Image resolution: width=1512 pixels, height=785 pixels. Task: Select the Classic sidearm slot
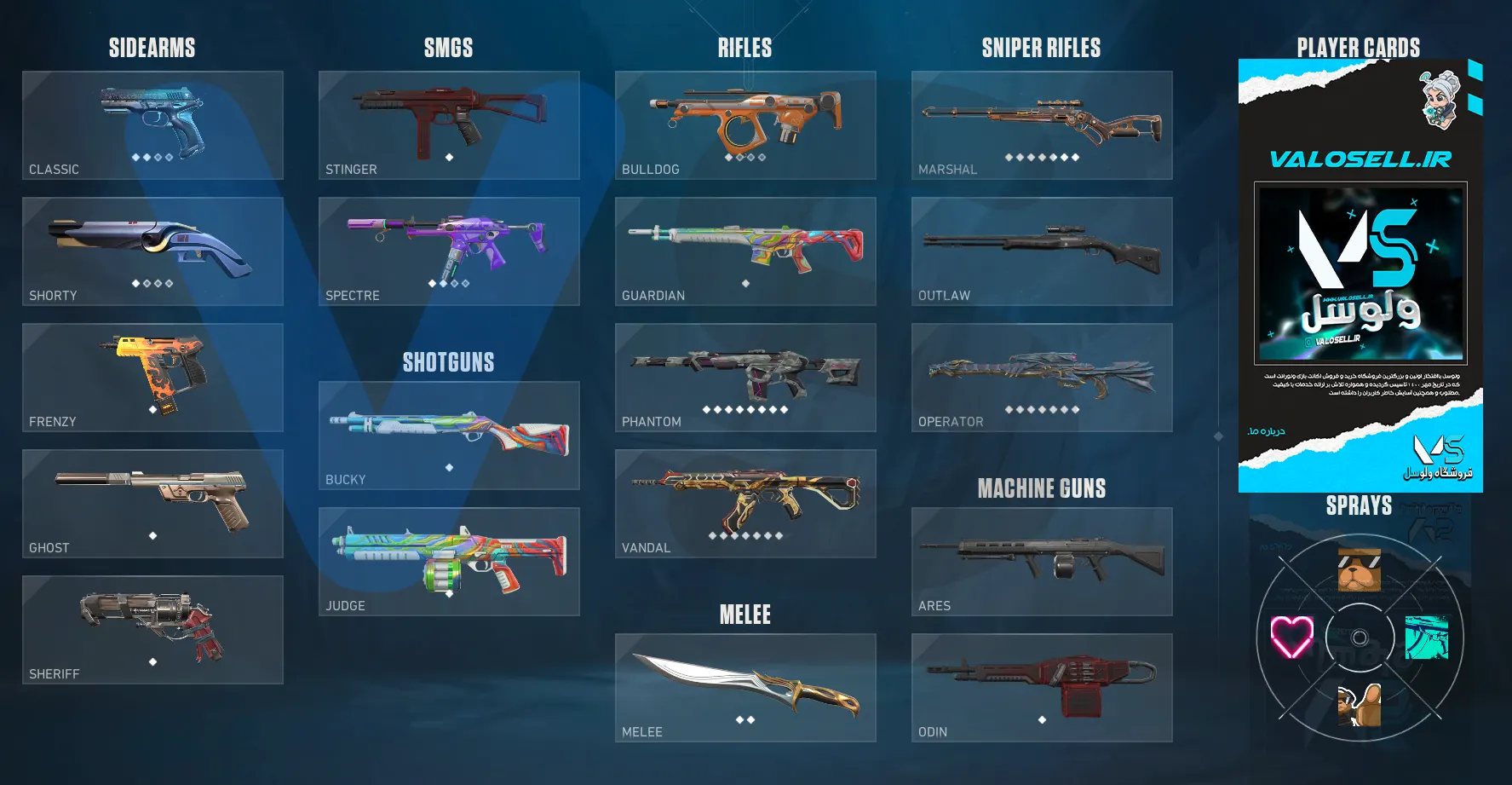click(152, 125)
